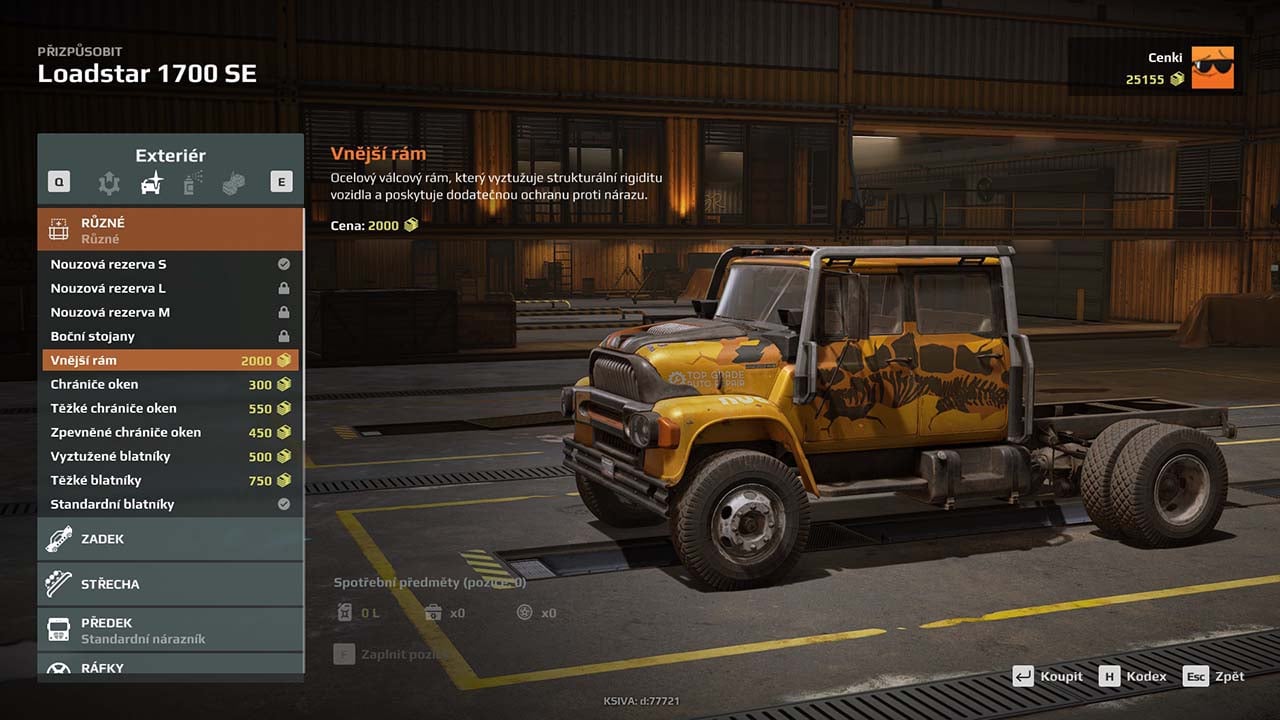
Task: Expand the RŮZNÉ category header
Action: coord(170,230)
